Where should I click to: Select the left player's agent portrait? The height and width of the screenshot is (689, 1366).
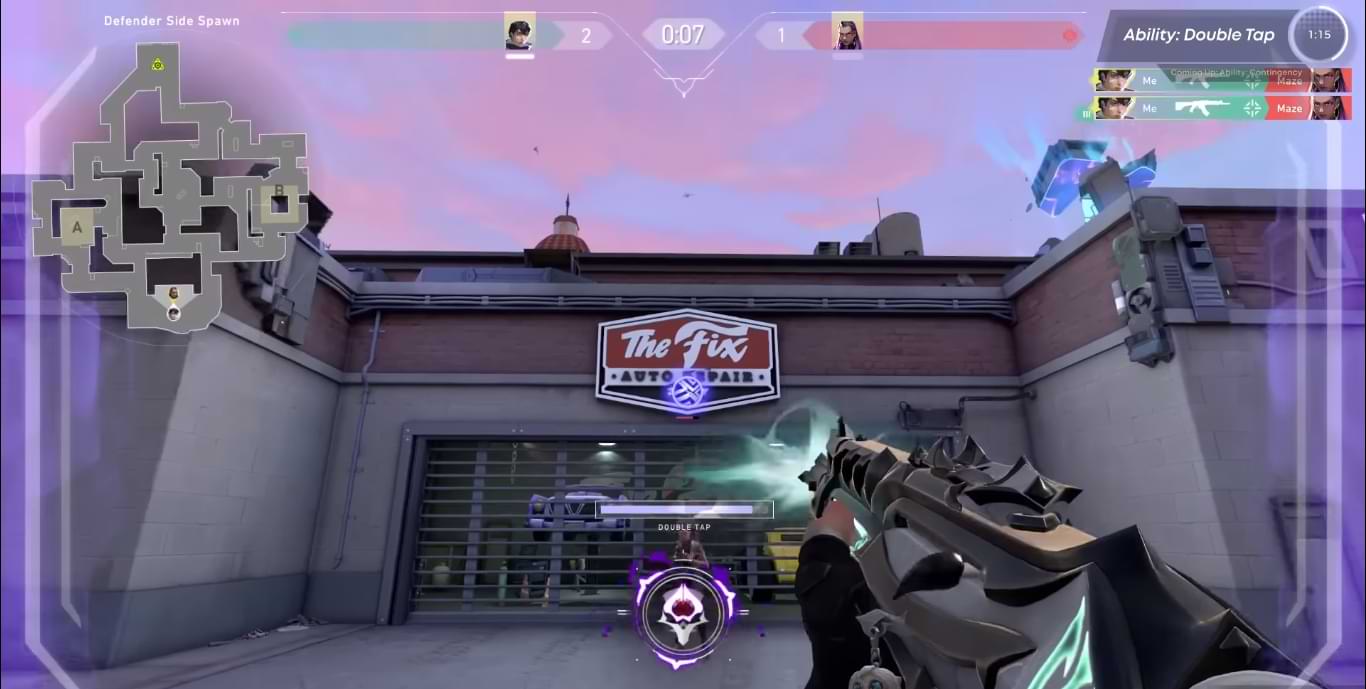coord(520,36)
